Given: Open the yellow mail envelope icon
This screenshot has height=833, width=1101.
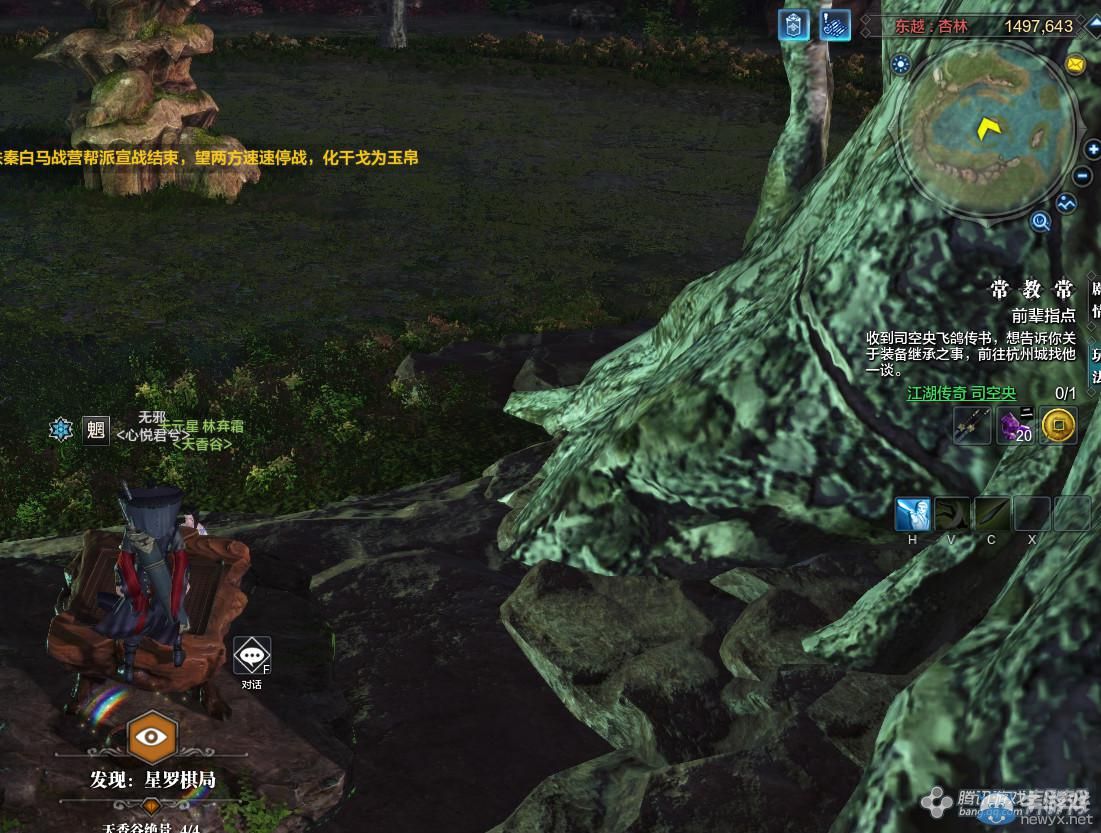Looking at the screenshot, I should tap(1075, 65).
